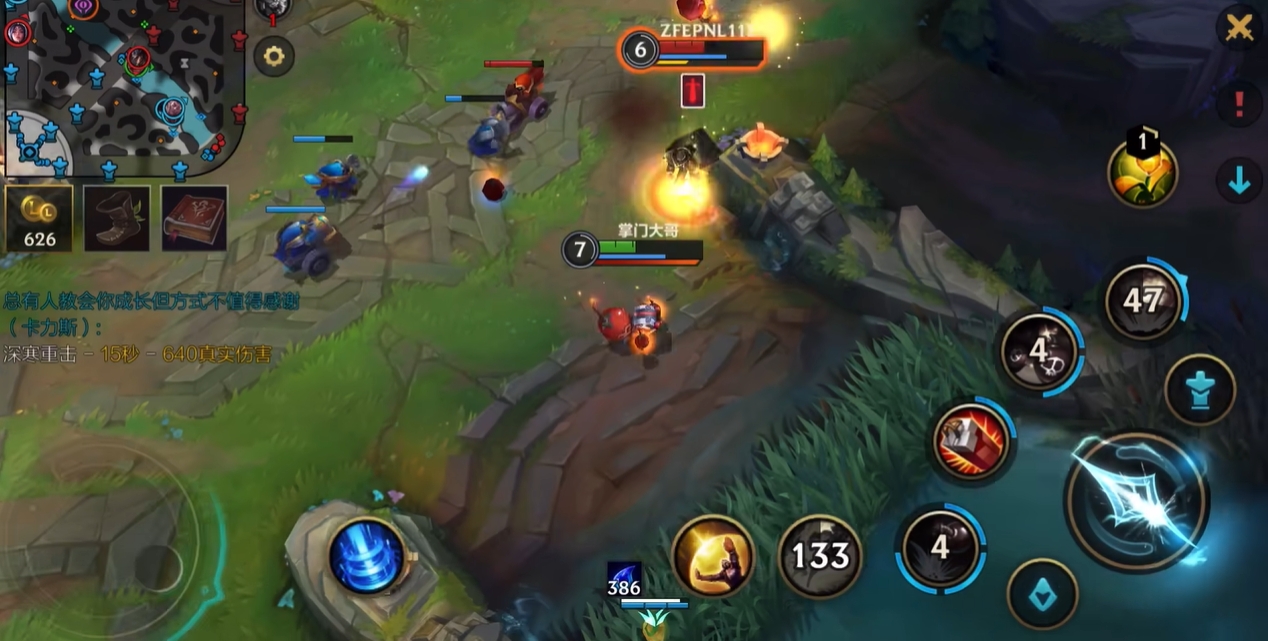Image resolution: width=1268 pixels, height=641 pixels.
Task: Select the ability on 47-second cooldown
Action: tap(1143, 300)
